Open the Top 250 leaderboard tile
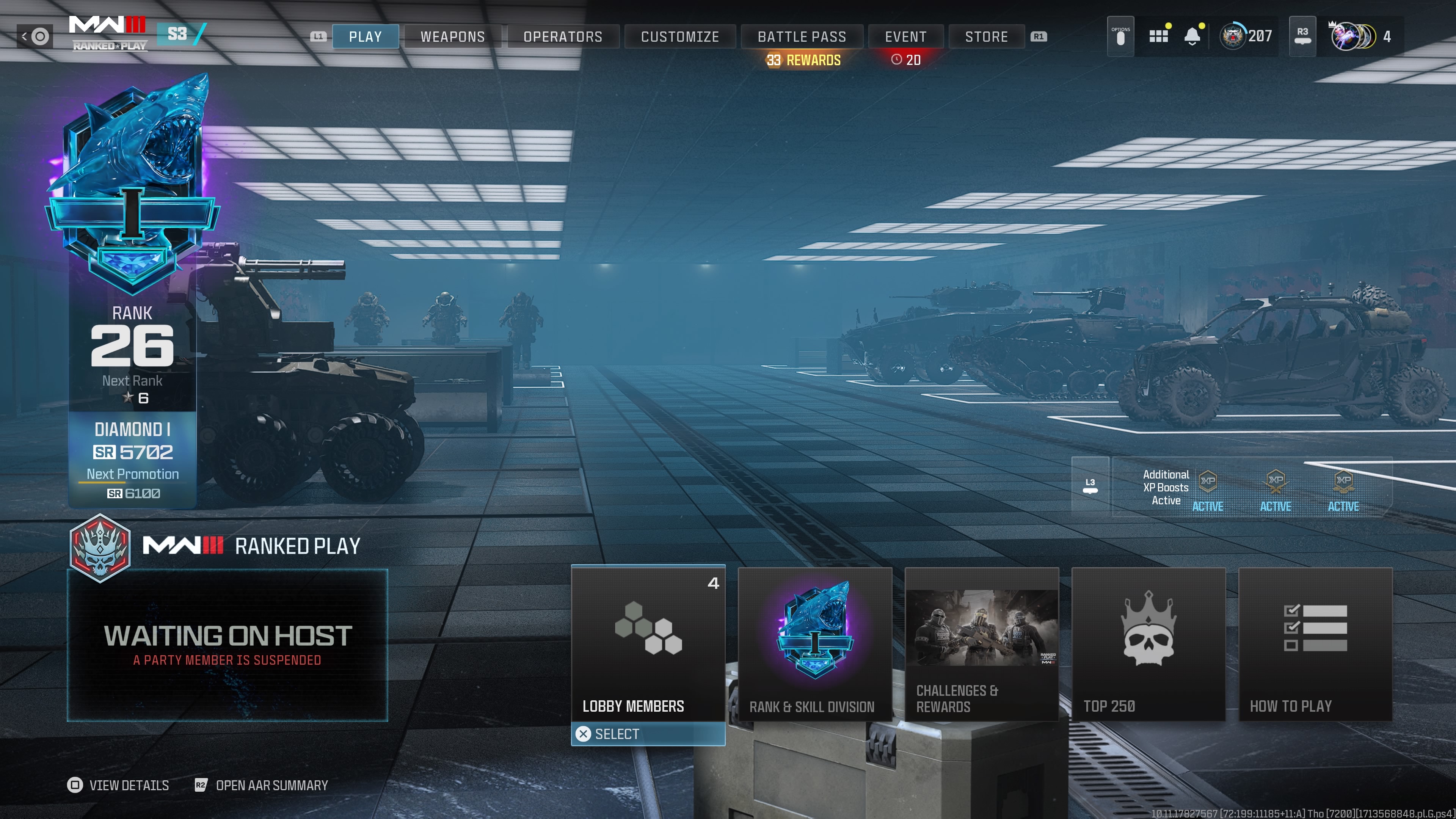Image resolution: width=1456 pixels, height=819 pixels. tap(1148, 644)
